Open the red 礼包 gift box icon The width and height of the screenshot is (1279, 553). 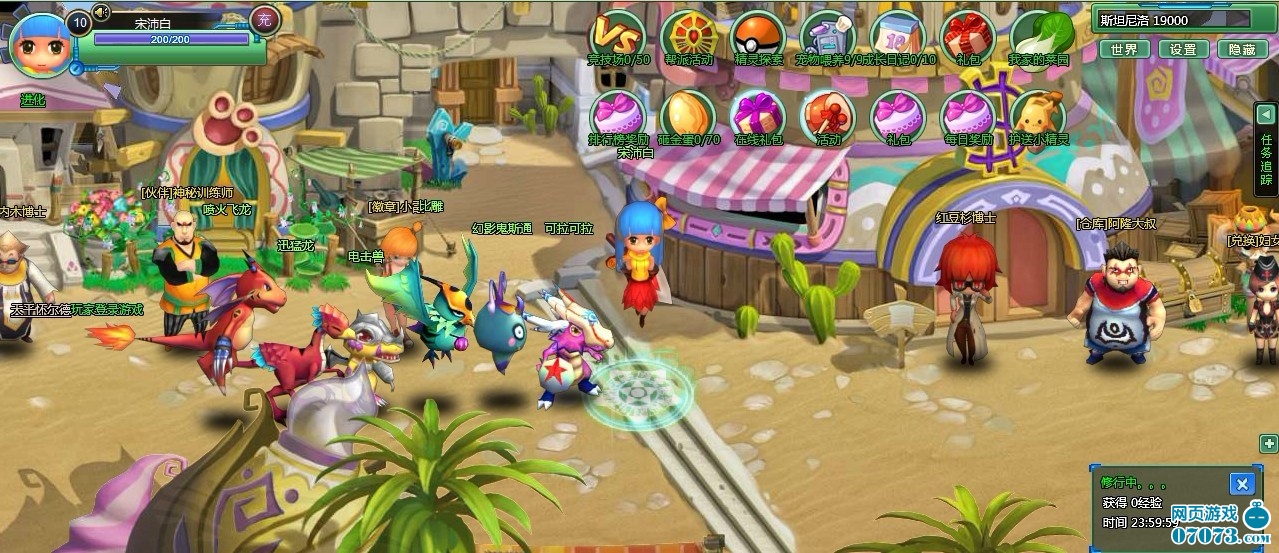[968, 34]
